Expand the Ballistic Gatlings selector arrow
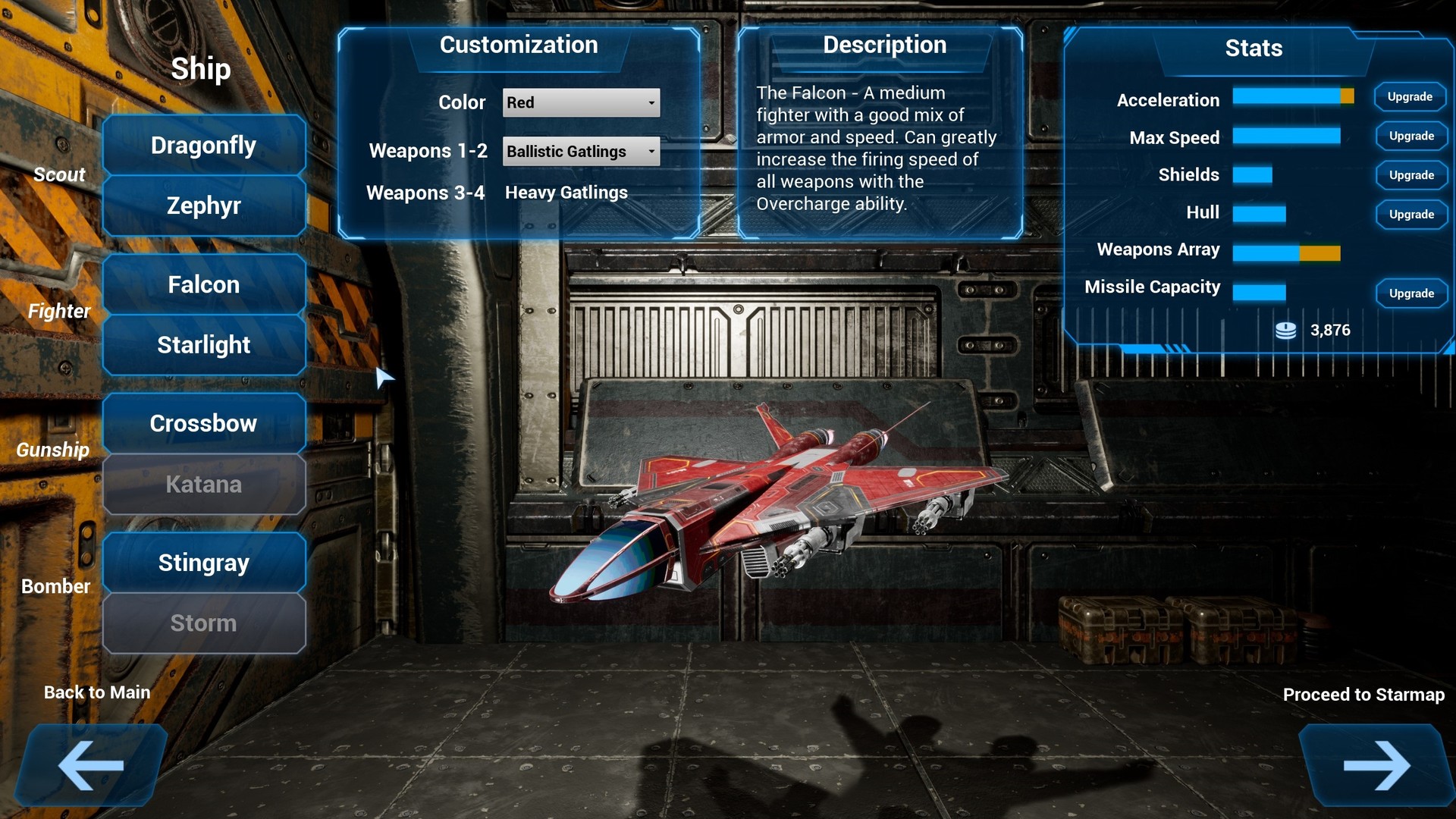This screenshot has height=819, width=1456. pyautogui.click(x=651, y=151)
